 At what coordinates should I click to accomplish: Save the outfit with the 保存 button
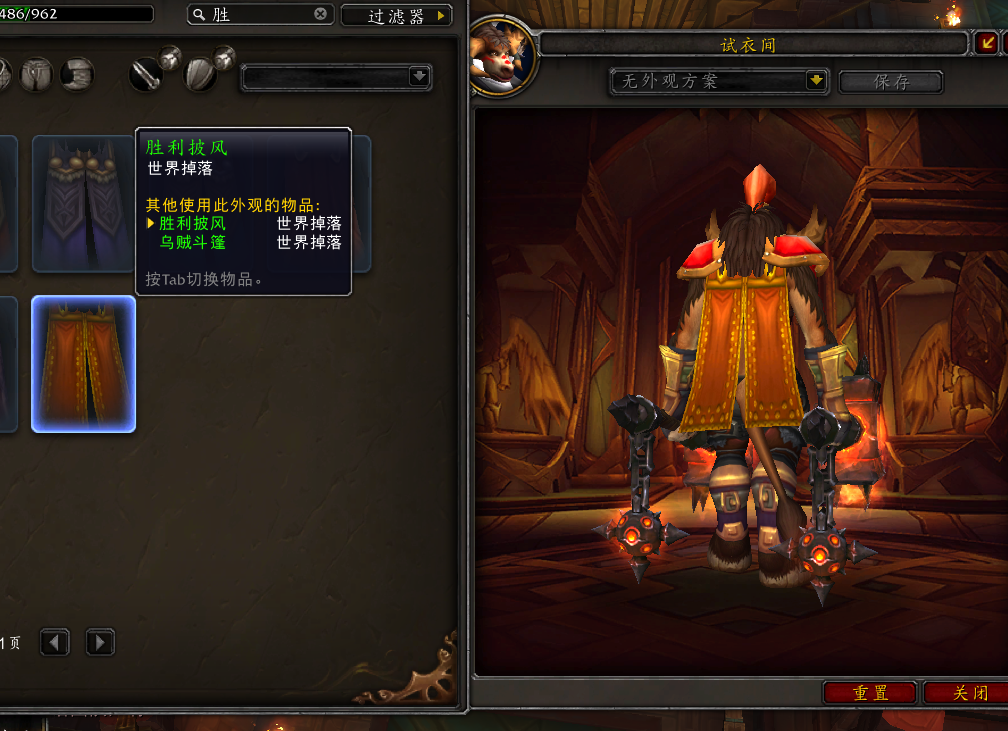click(891, 82)
